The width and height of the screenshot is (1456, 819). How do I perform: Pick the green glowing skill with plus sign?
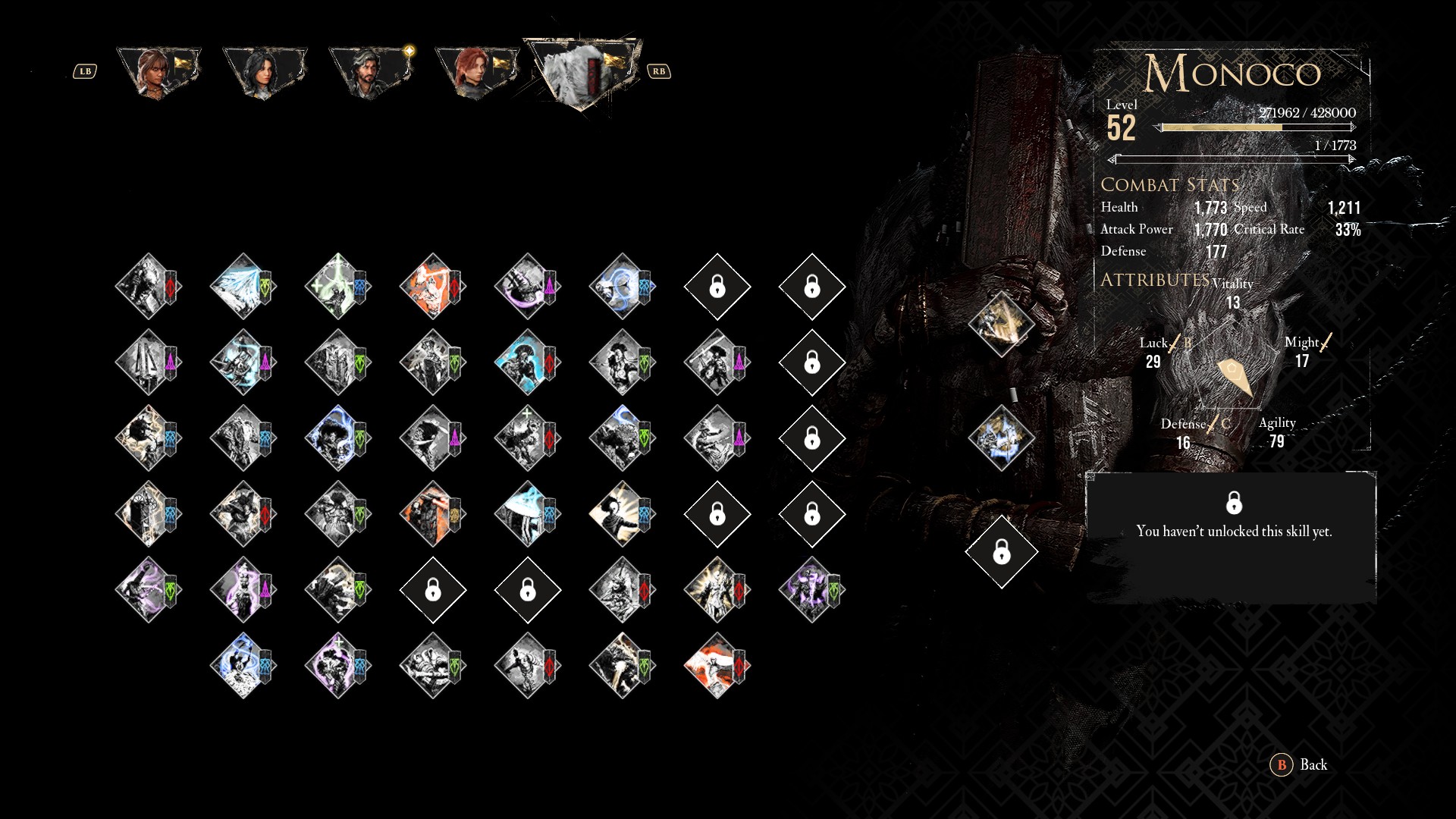337,287
